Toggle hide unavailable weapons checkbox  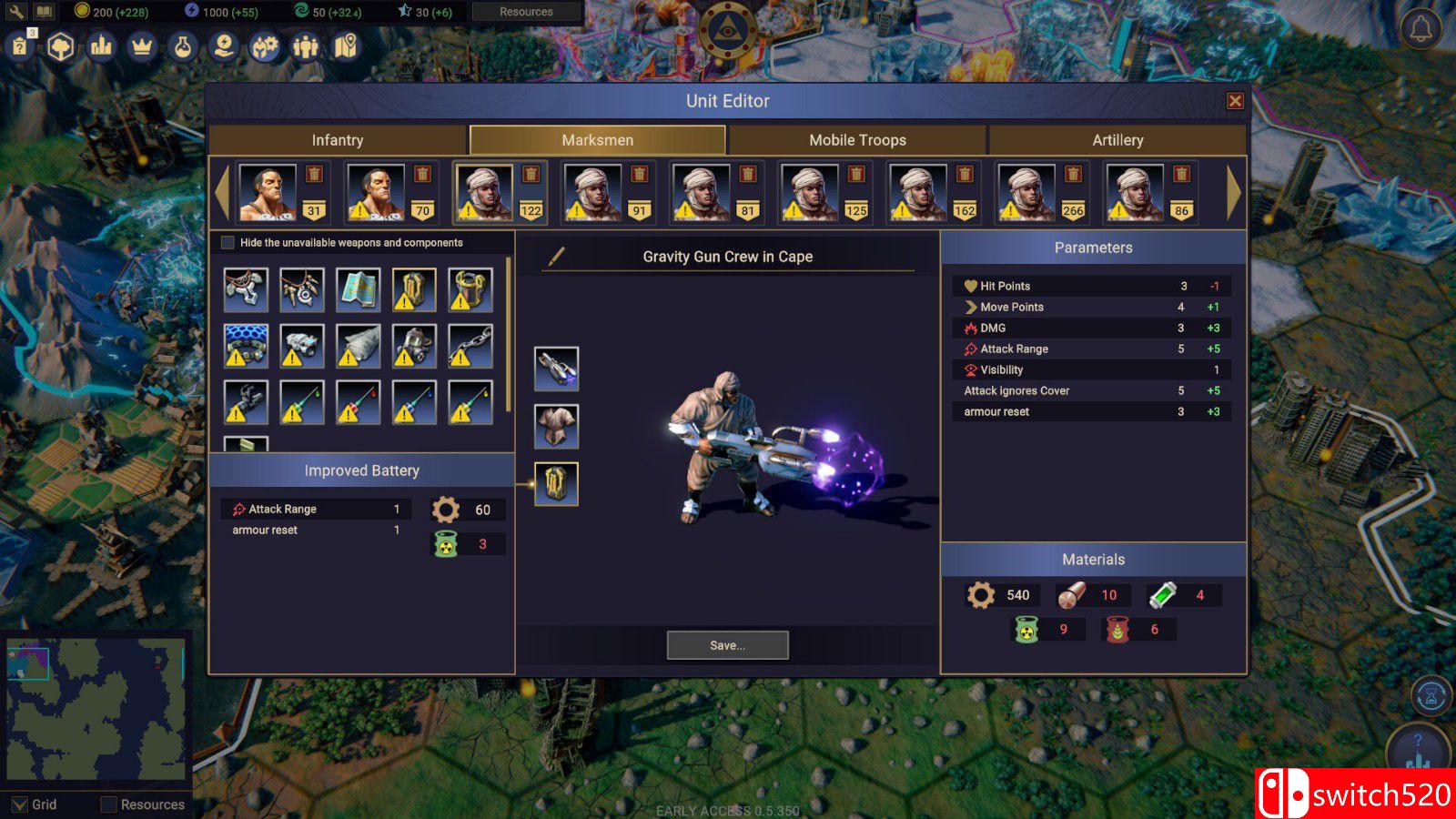228,243
